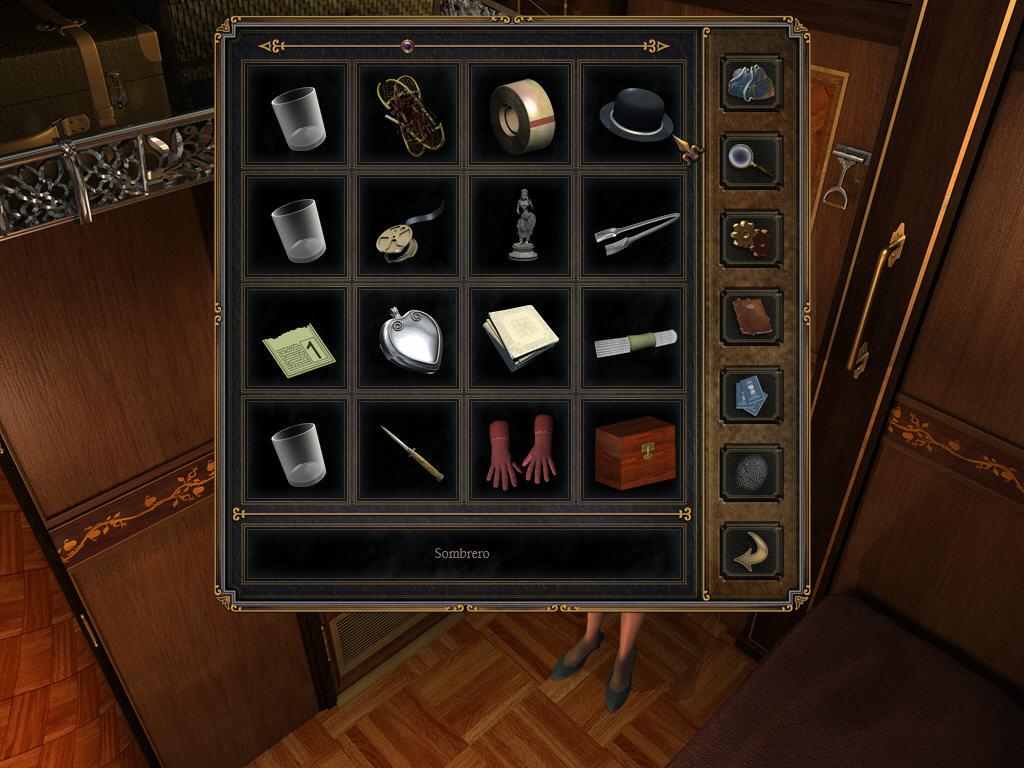Select the small silver statuette
The image size is (1024, 768).
coord(521,226)
